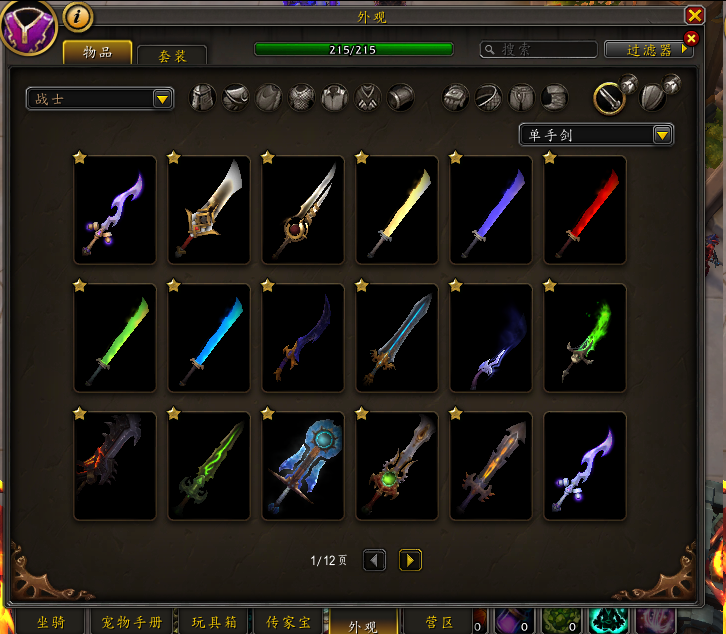Open the 宠物手册 pet journal tab
The width and height of the screenshot is (726, 634).
tap(131, 622)
